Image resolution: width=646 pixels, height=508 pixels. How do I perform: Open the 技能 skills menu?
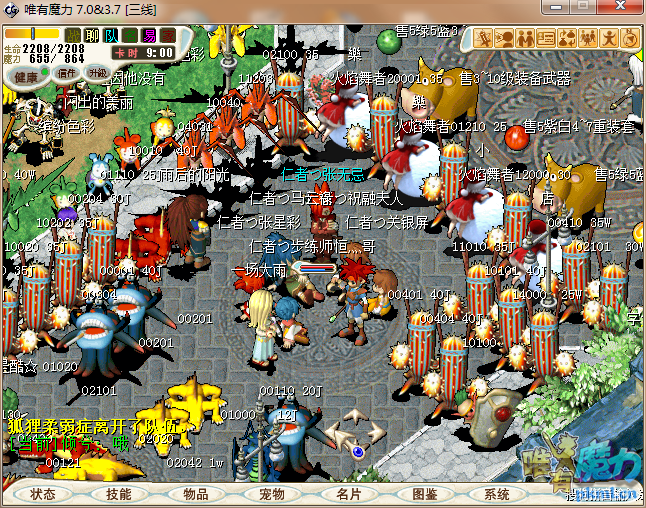tap(119, 494)
